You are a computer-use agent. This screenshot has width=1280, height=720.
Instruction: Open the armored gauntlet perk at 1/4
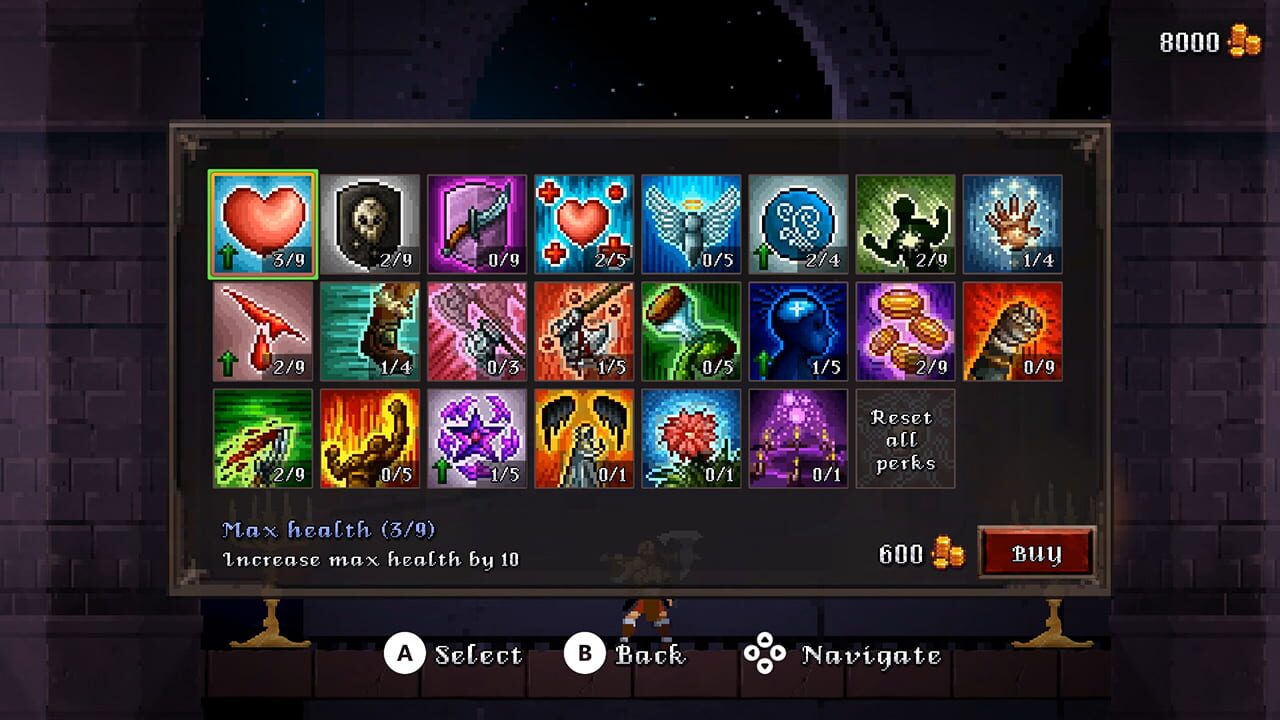pyautogui.click(x=370, y=330)
